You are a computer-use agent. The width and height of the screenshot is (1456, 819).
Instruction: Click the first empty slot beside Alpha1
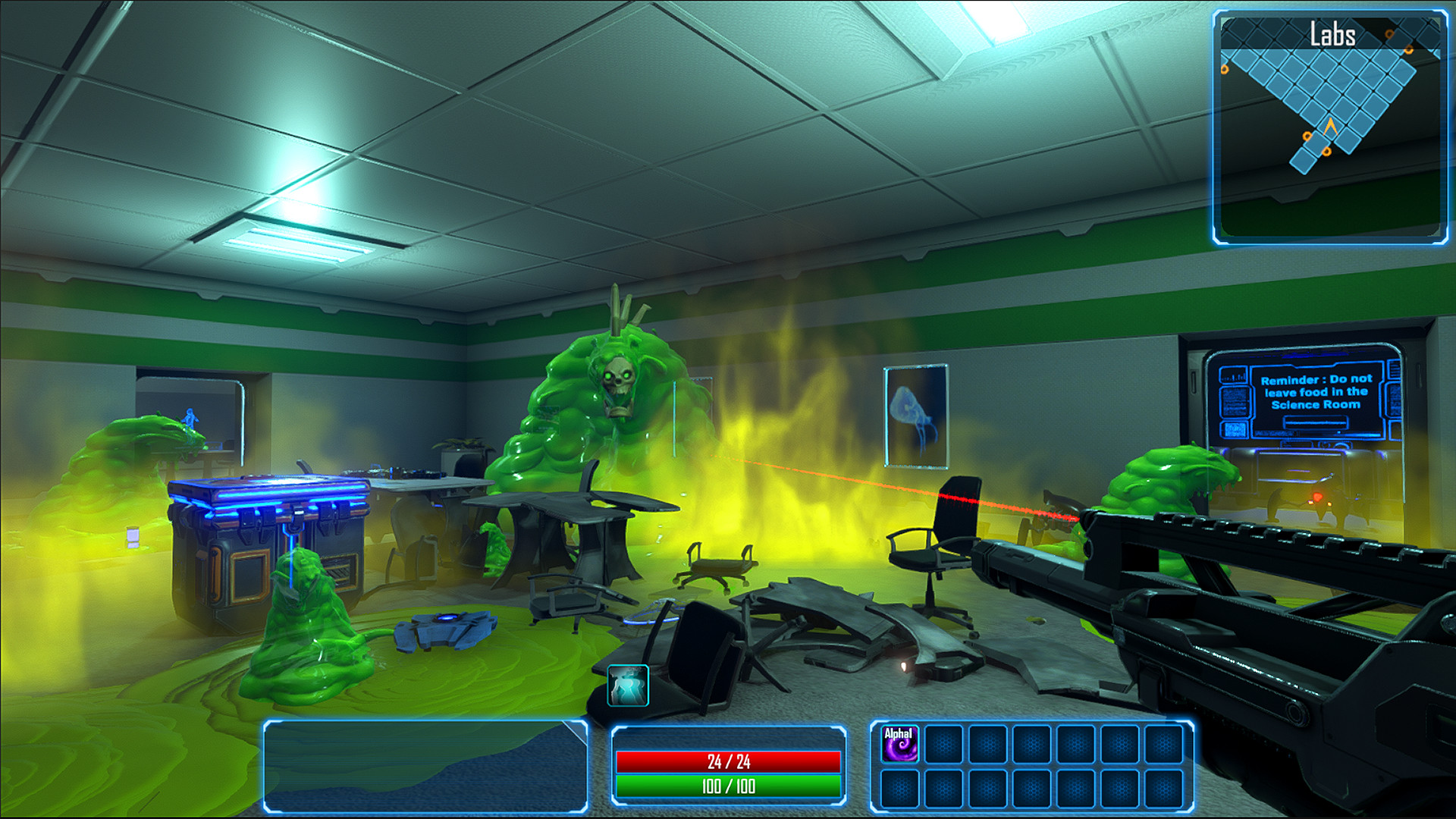943,745
